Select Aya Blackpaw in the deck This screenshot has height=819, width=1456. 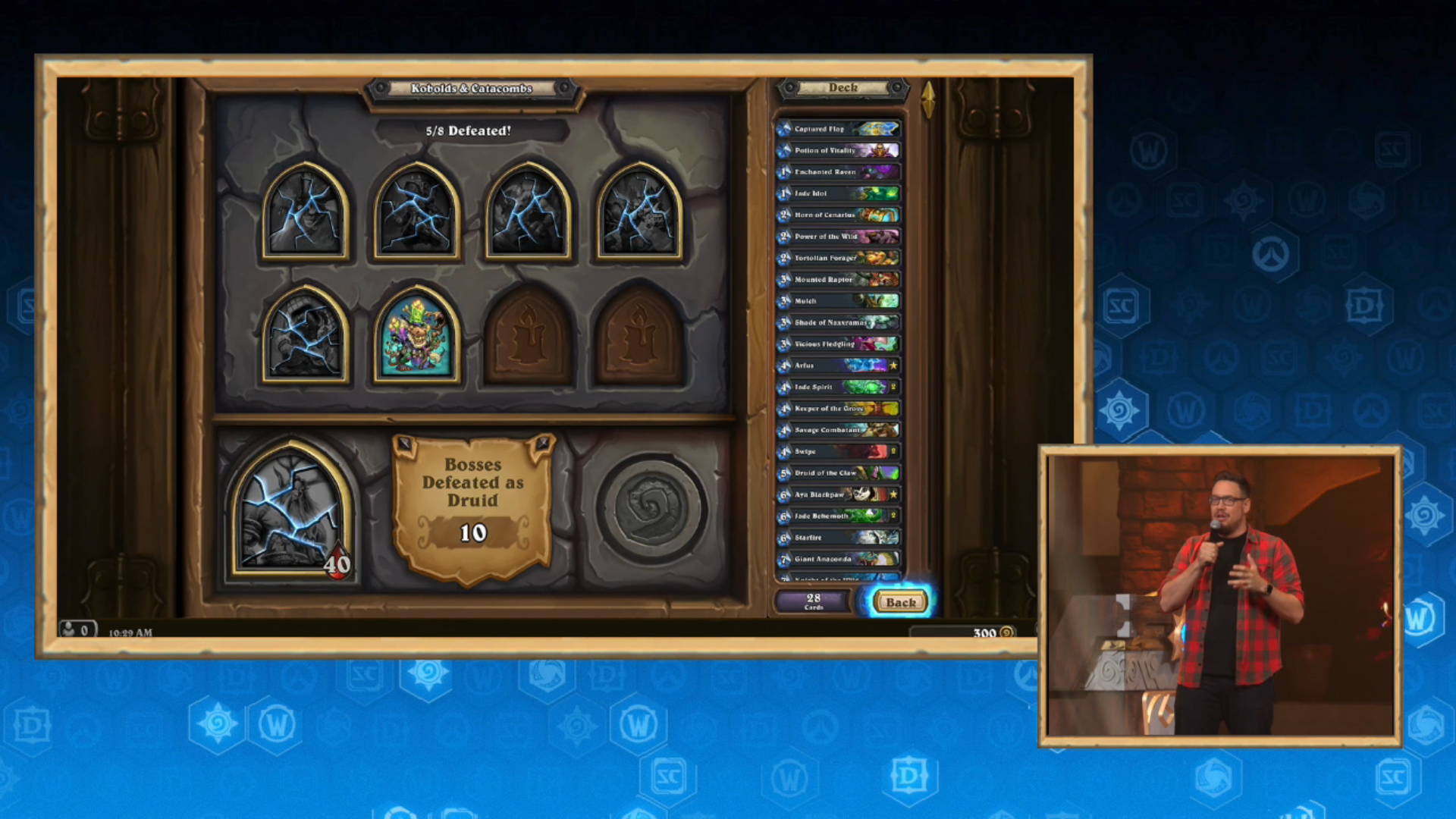click(x=838, y=494)
